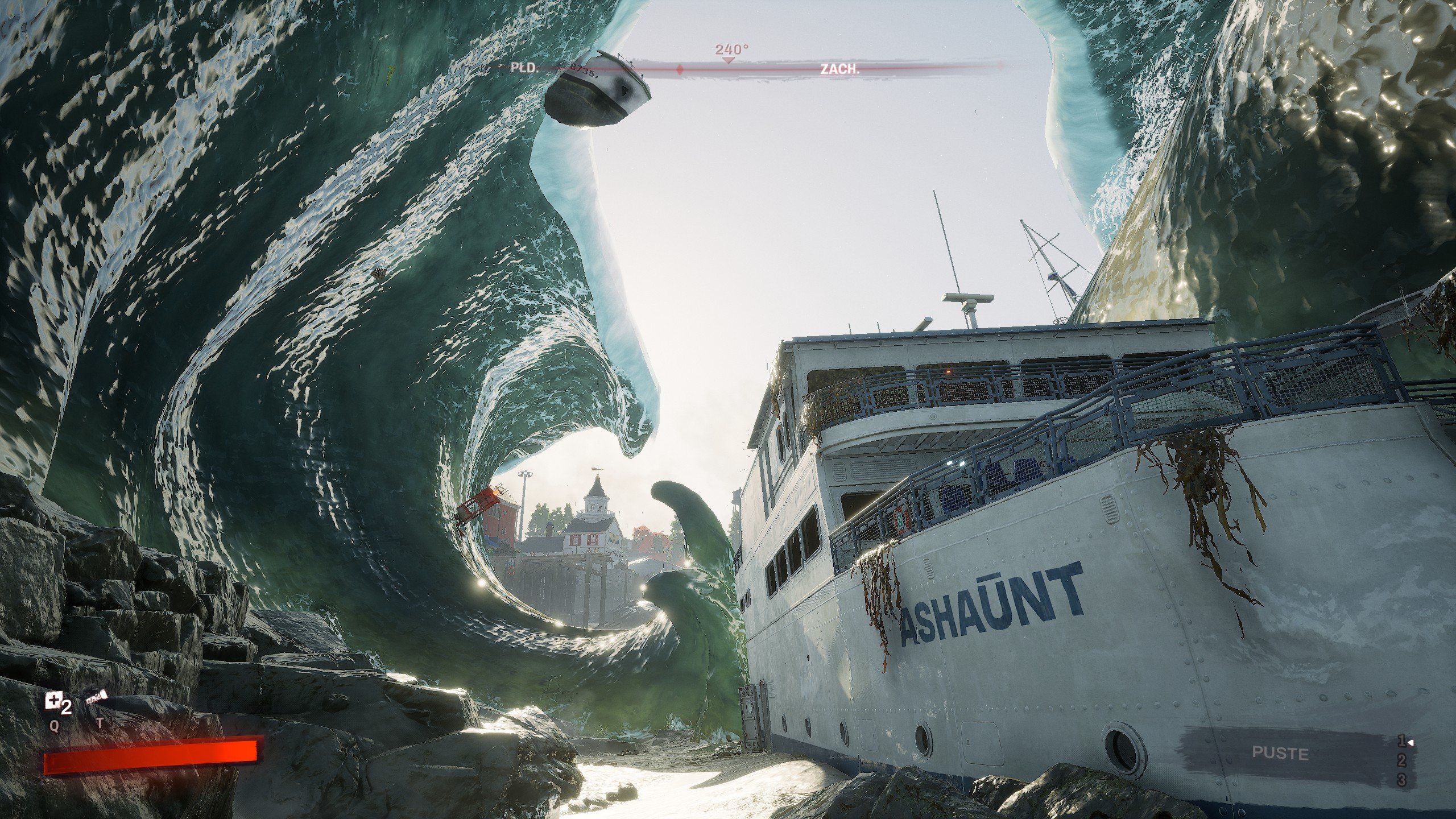
Task: Use the medkit item icon
Action: coord(53,702)
